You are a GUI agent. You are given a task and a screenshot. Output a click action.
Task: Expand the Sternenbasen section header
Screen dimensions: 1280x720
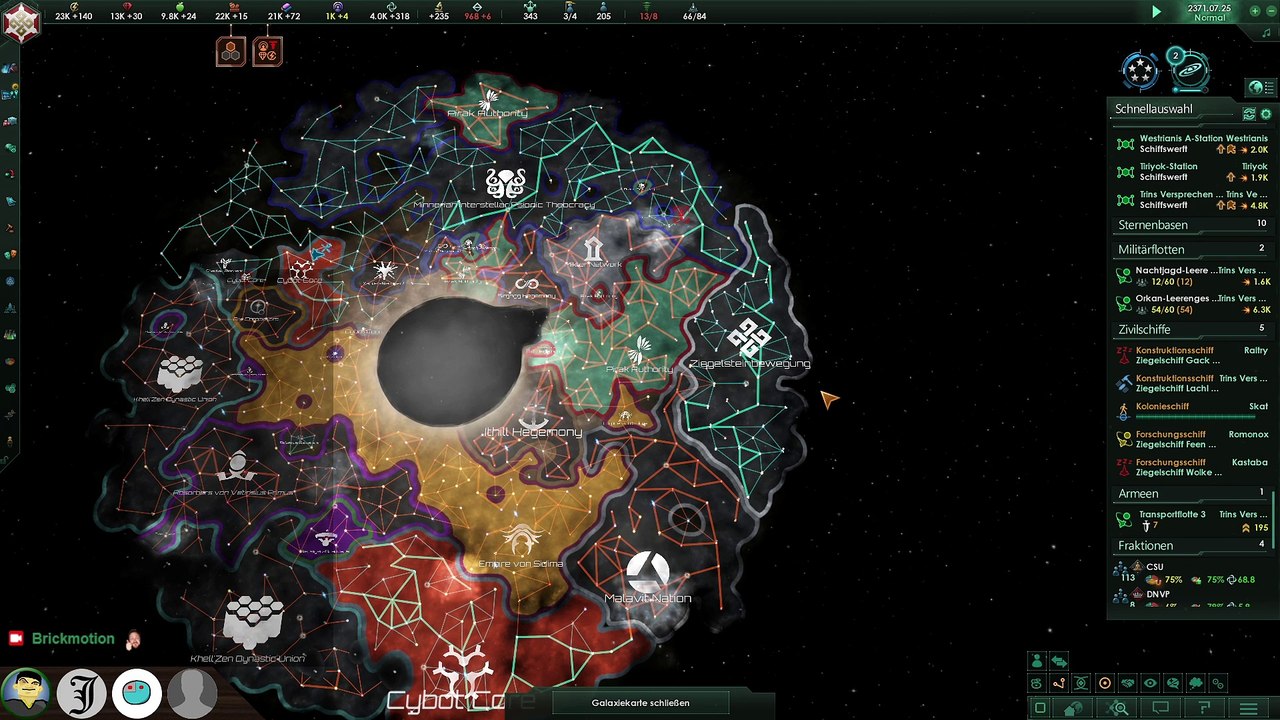[x=1190, y=225]
